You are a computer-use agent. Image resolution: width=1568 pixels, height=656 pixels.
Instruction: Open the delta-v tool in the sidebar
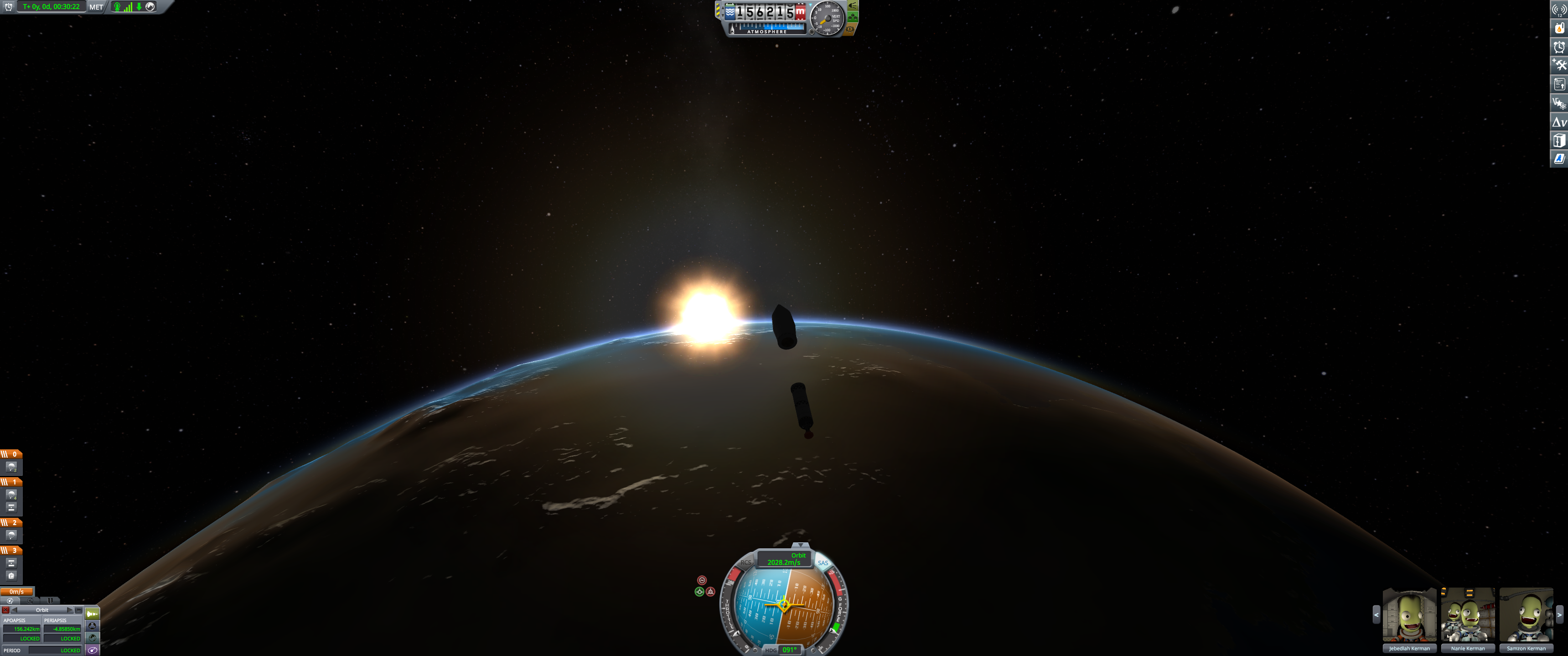[1559, 122]
